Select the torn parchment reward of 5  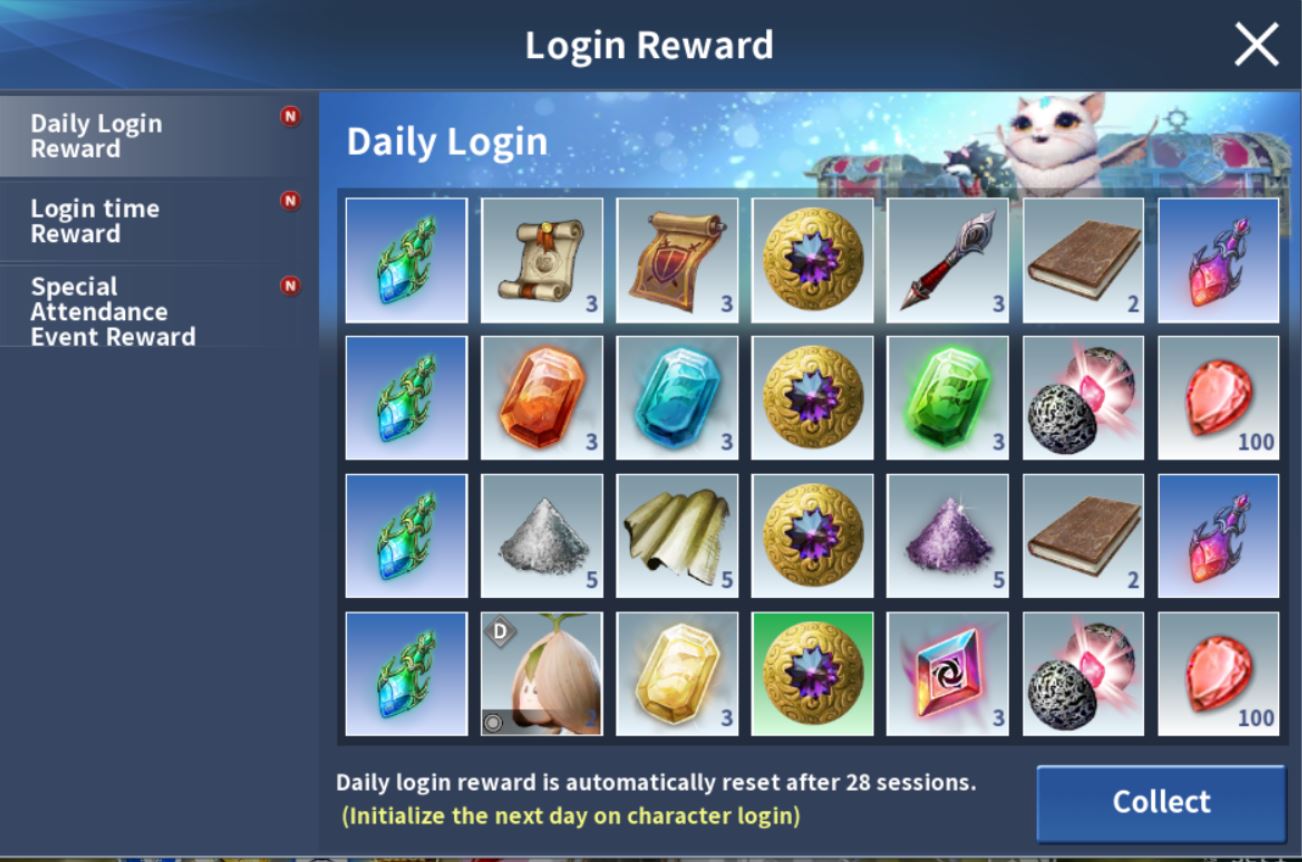(x=676, y=537)
